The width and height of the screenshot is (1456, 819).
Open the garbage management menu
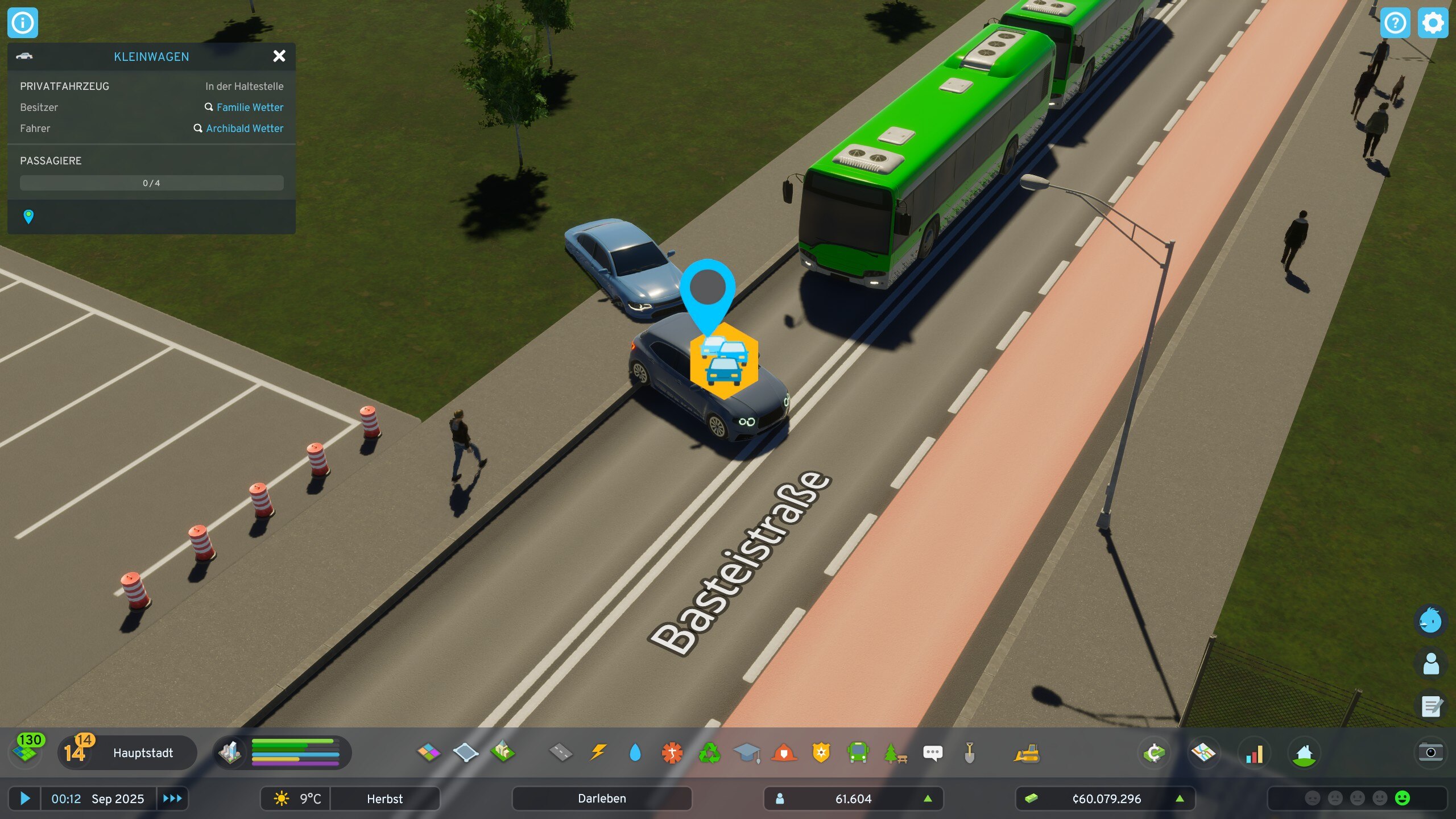(x=711, y=752)
